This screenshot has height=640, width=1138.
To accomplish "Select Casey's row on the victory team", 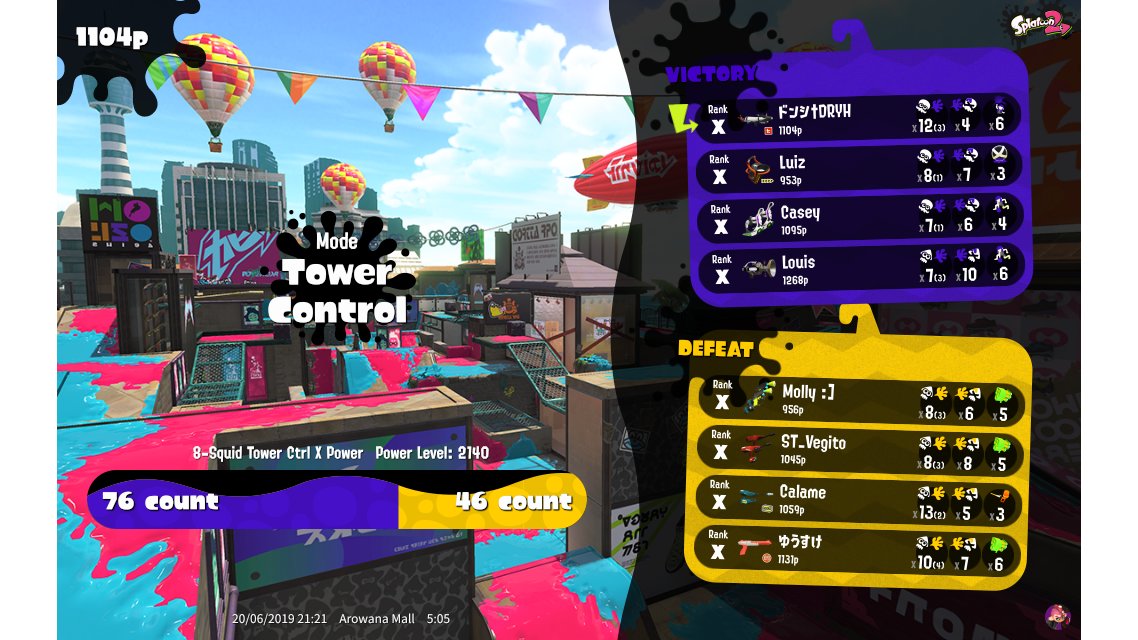I will point(857,217).
